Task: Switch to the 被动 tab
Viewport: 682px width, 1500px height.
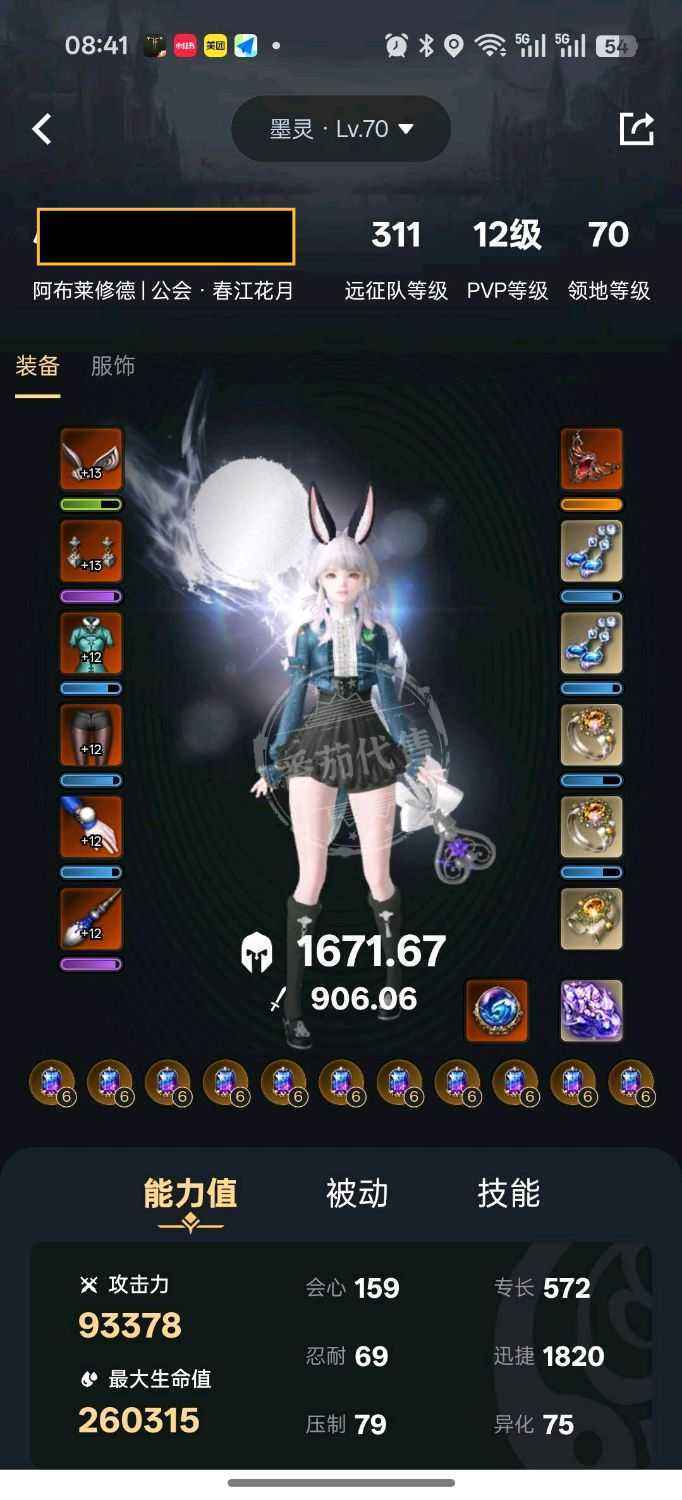Action: (357, 1194)
